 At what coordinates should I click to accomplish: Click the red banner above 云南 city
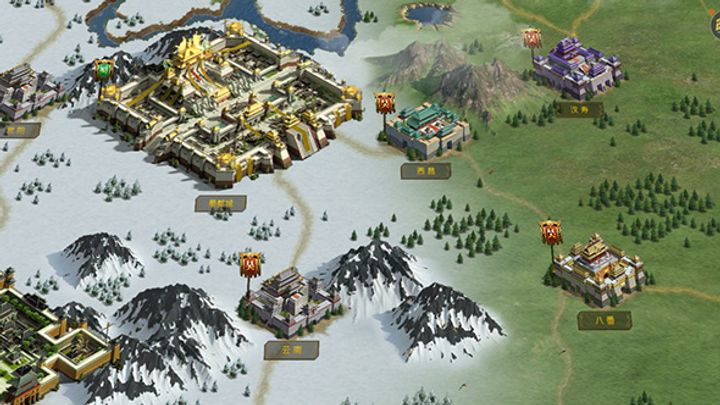tap(250, 265)
